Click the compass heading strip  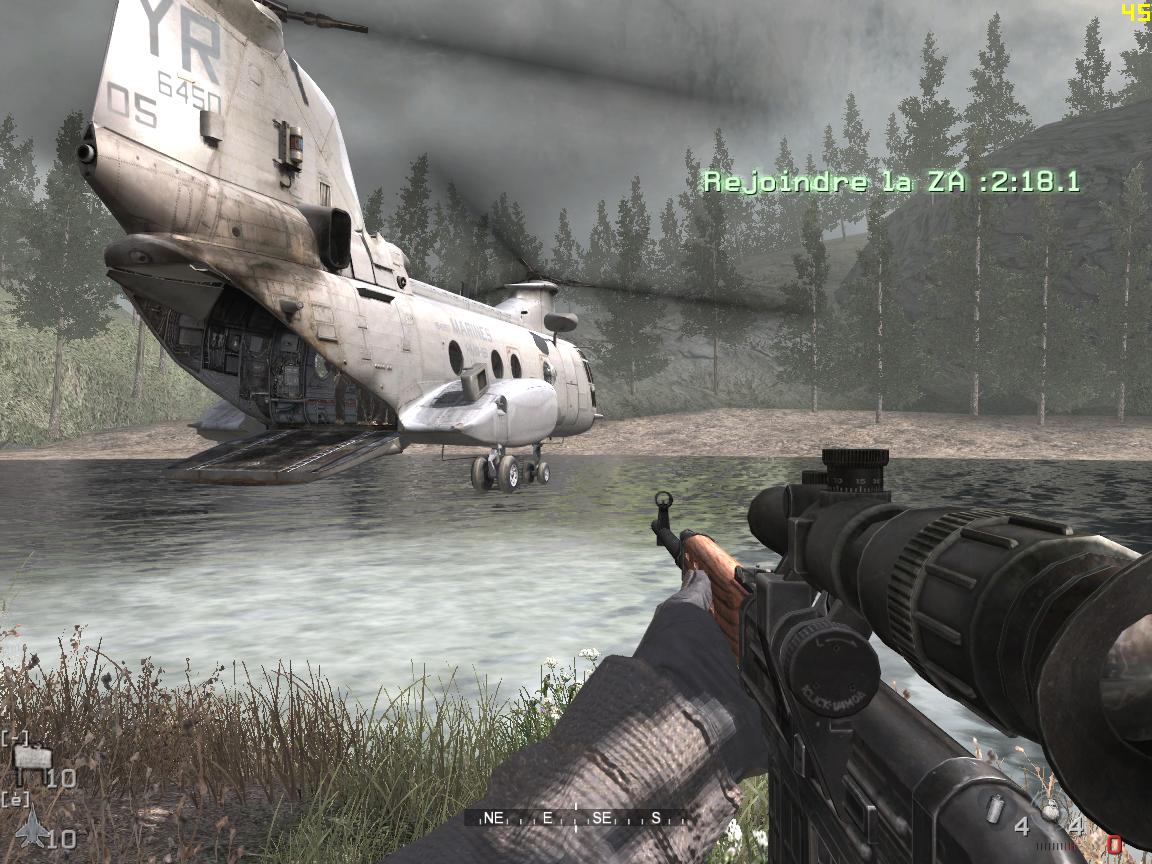pyautogui.click(x=574, y=818)
